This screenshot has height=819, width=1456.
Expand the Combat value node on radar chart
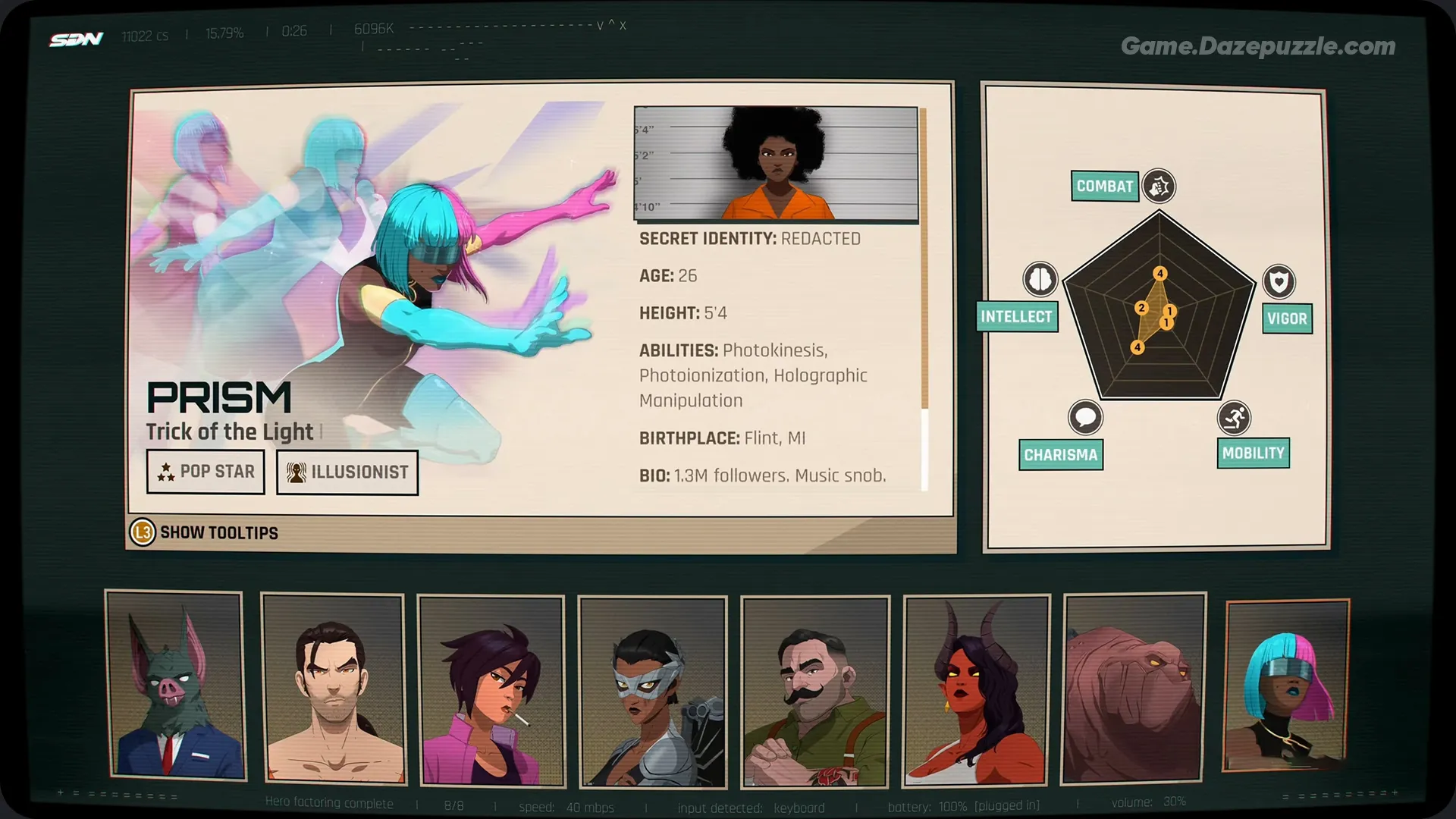point(1159,271)
